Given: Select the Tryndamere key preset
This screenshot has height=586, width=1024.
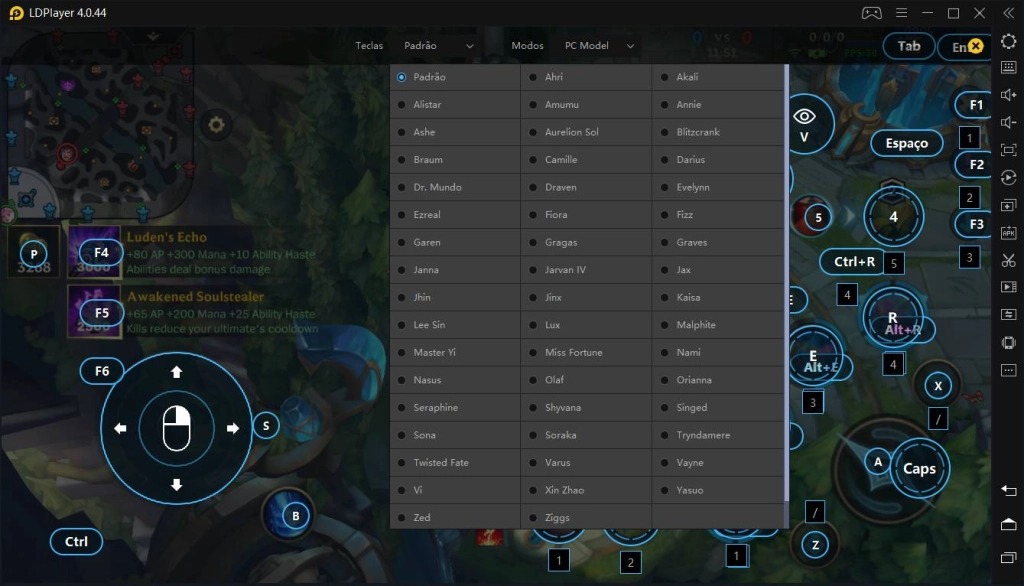Looking at the screenshot, I should tap(703, 435).
